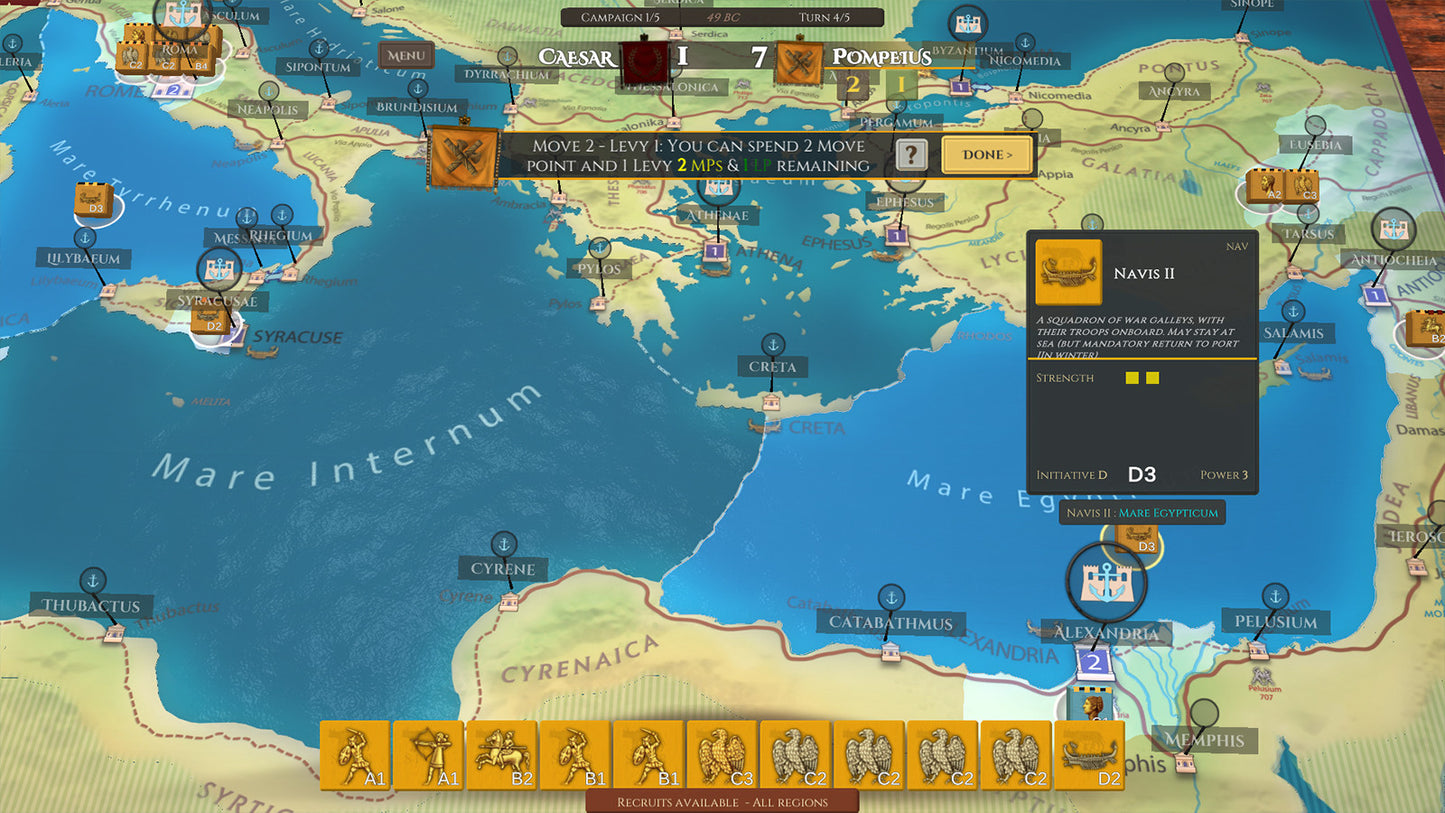Image resolution: width=1445 pixels, height=813 pixels.
Task: Choose the D2 galley in the recruit bar
Action: point(1090,755)
